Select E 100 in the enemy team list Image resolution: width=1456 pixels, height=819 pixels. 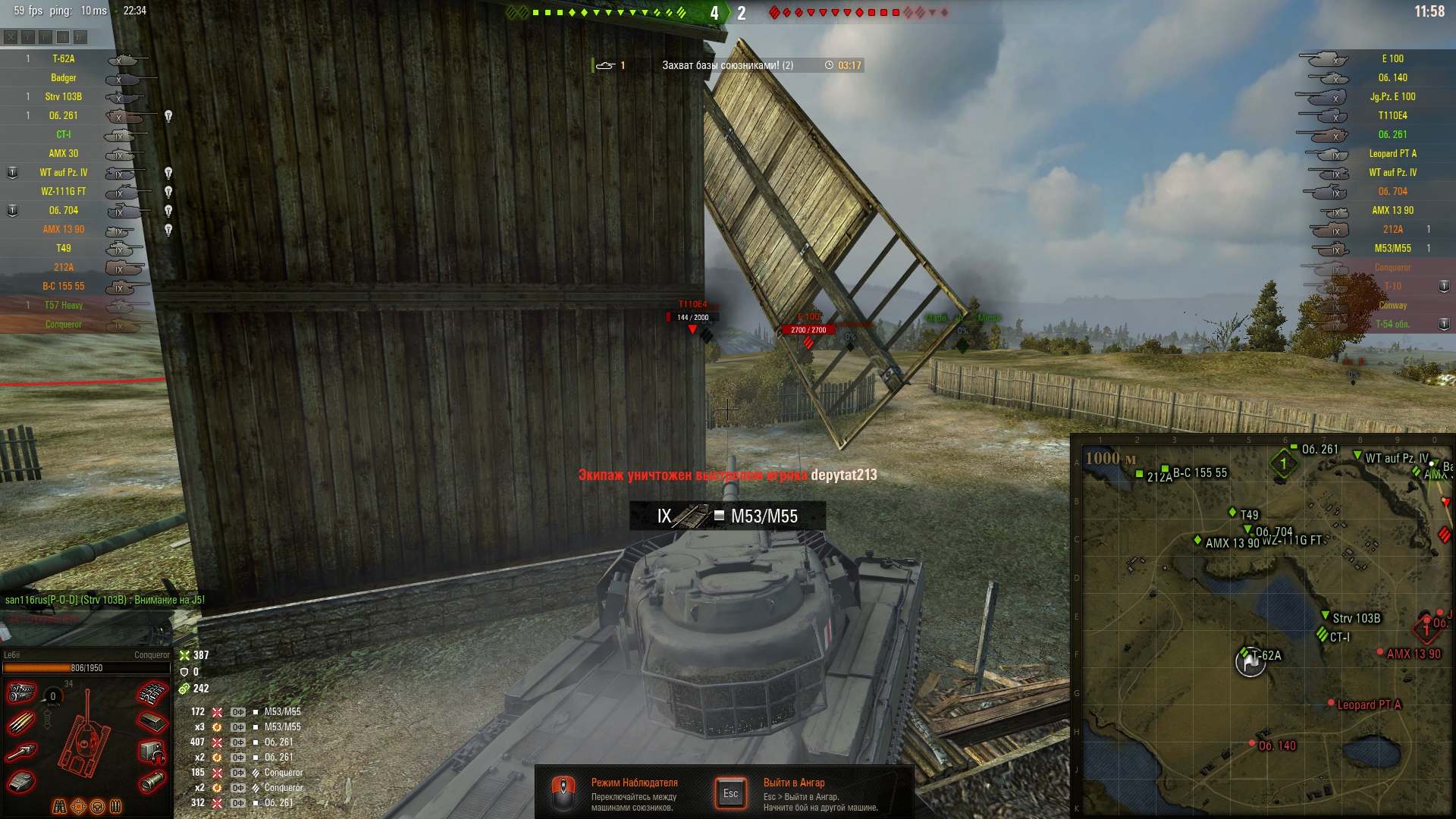1392,59
